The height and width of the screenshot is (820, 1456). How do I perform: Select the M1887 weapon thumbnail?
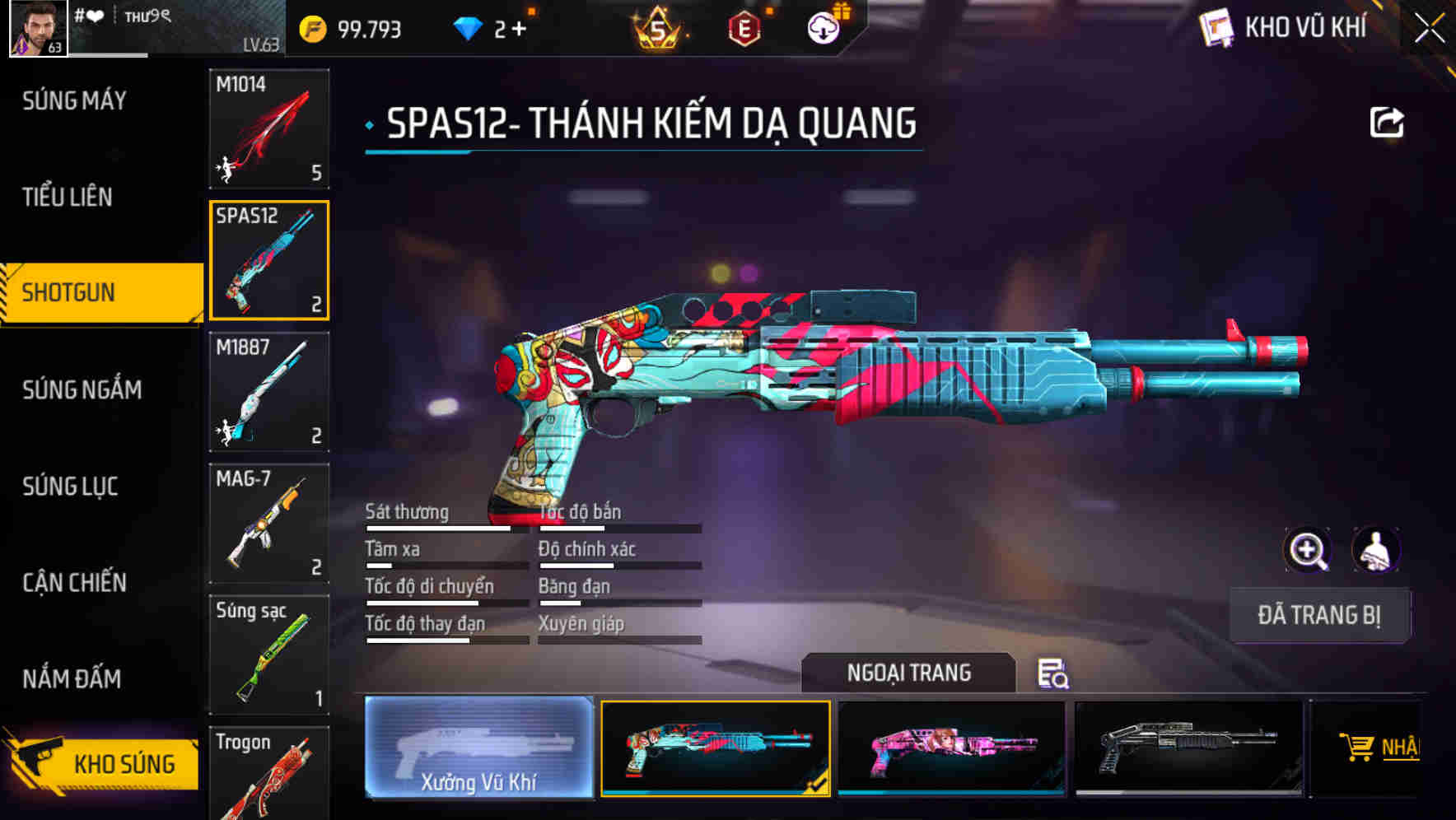click(x=269, y=392)
